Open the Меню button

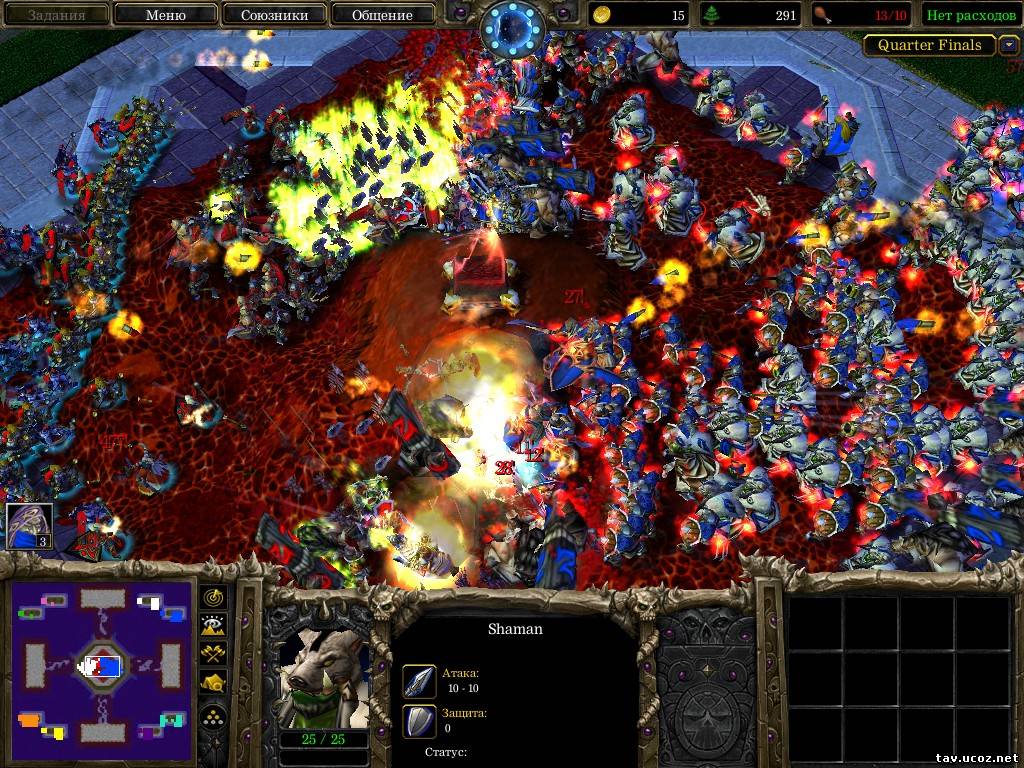(x=165, y=15)
